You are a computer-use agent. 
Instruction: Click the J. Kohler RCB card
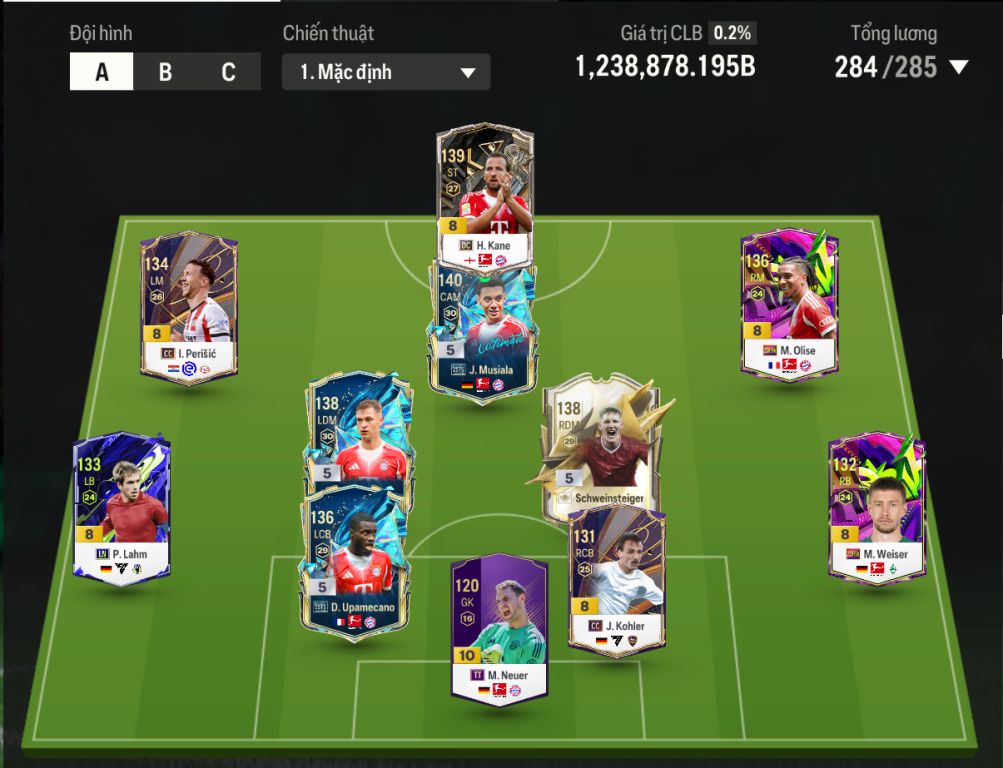click(617, 580)
